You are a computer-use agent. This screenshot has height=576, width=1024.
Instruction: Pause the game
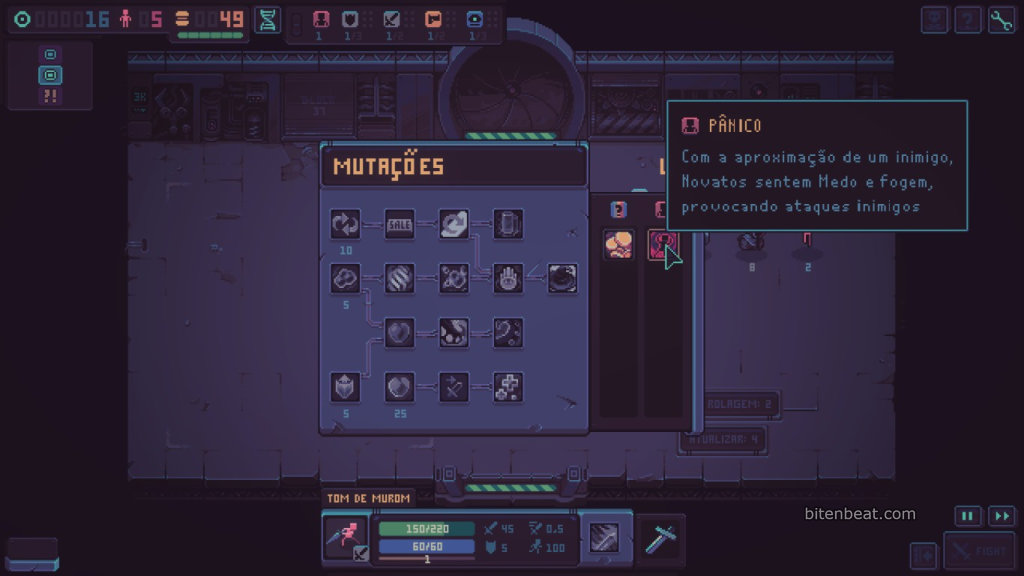tap(967, 516)
